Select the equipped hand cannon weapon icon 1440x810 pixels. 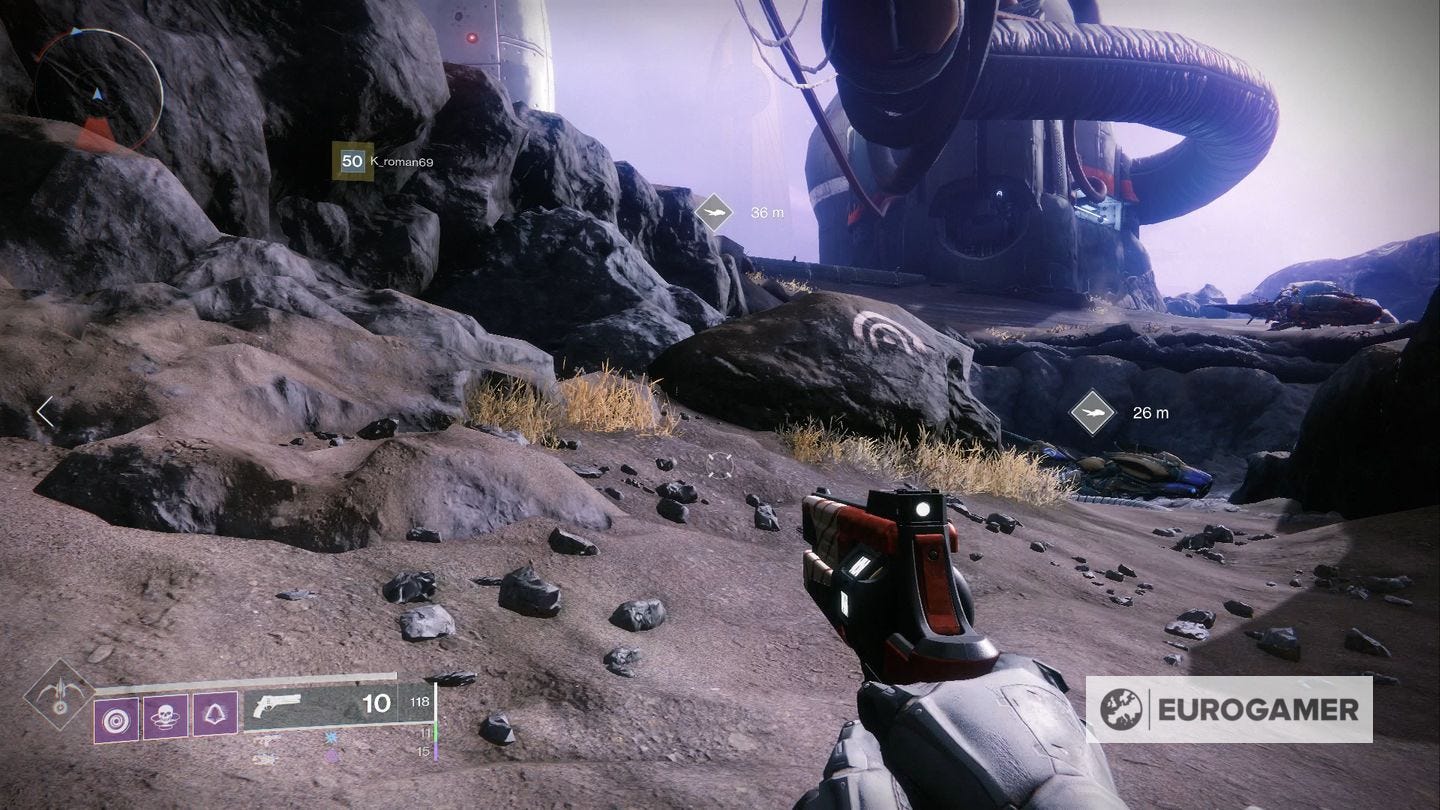coord(278,706)
